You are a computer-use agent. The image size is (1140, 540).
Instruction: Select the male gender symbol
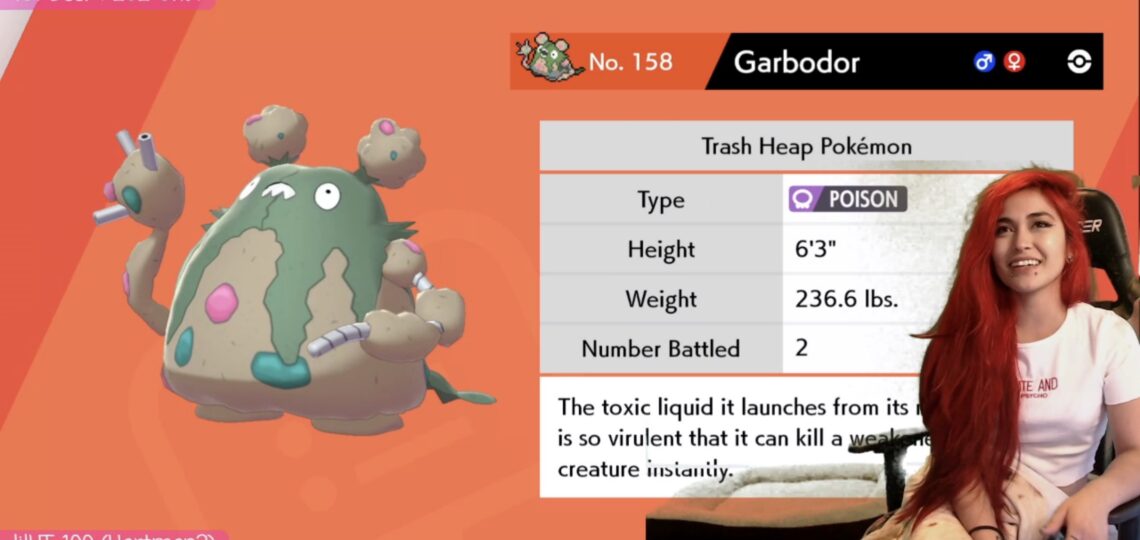(x=984, y=62)
